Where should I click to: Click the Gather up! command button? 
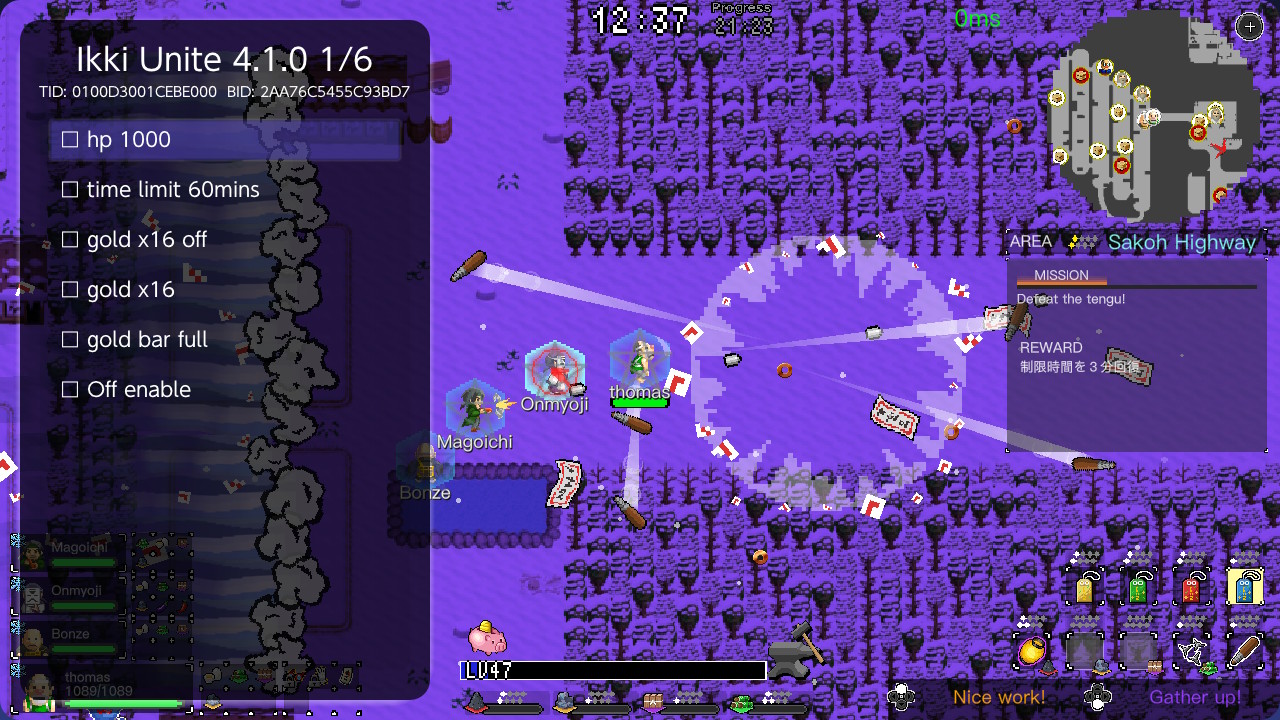pyautogui.click(x=1195, y=697)
